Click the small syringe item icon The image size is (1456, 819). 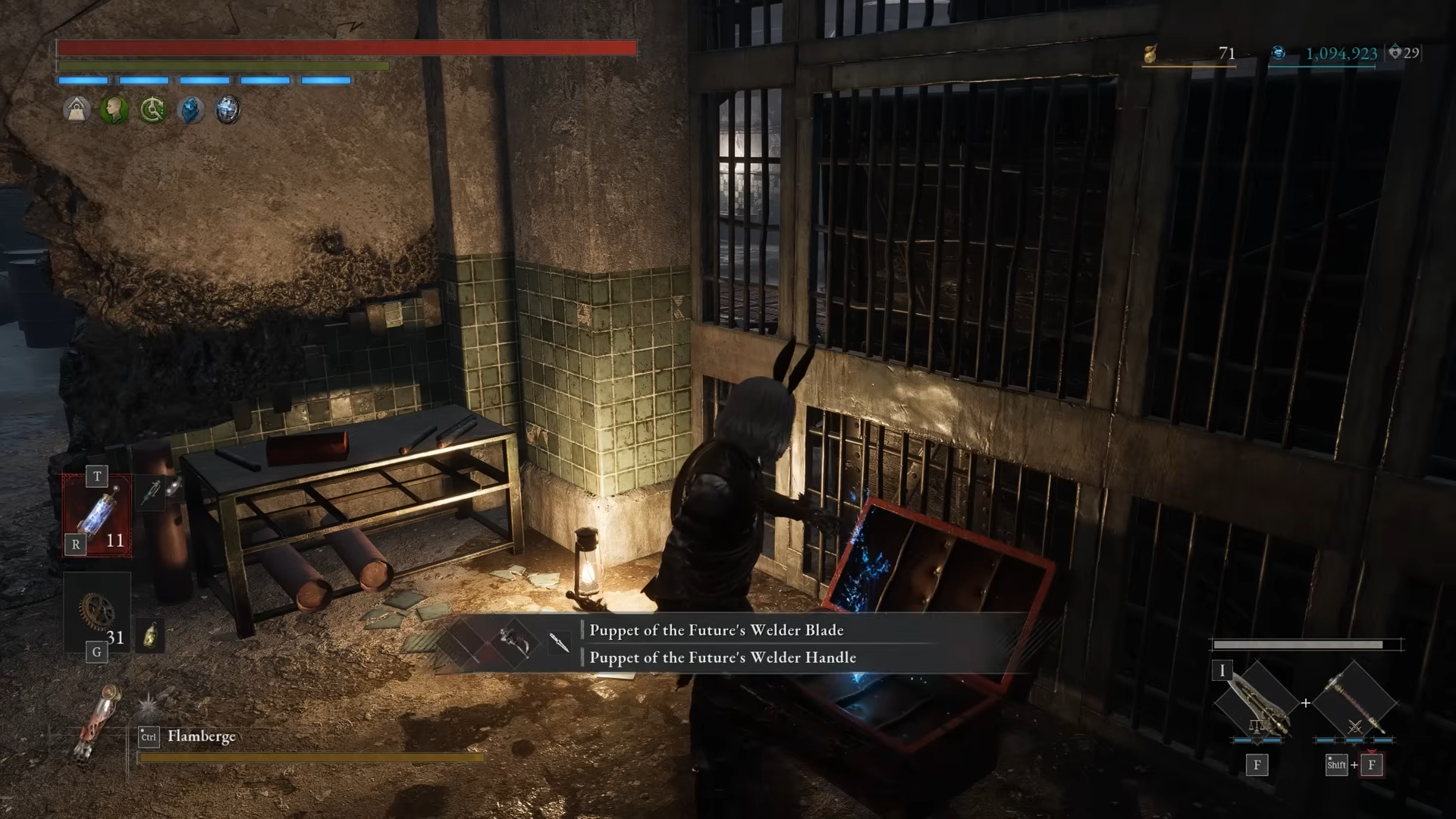coord(151,491)
